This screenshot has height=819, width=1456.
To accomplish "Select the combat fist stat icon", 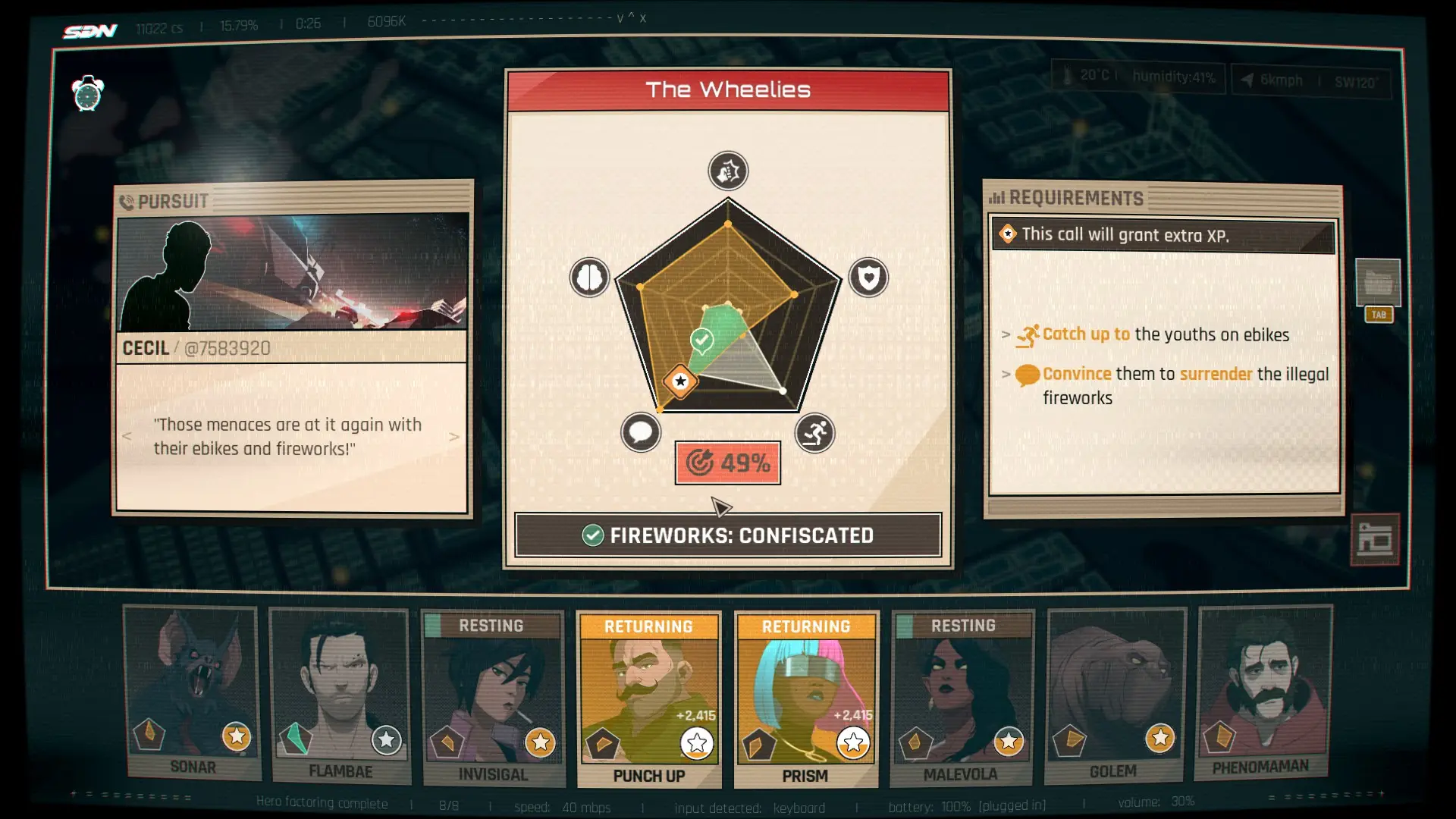I will 728,171.
